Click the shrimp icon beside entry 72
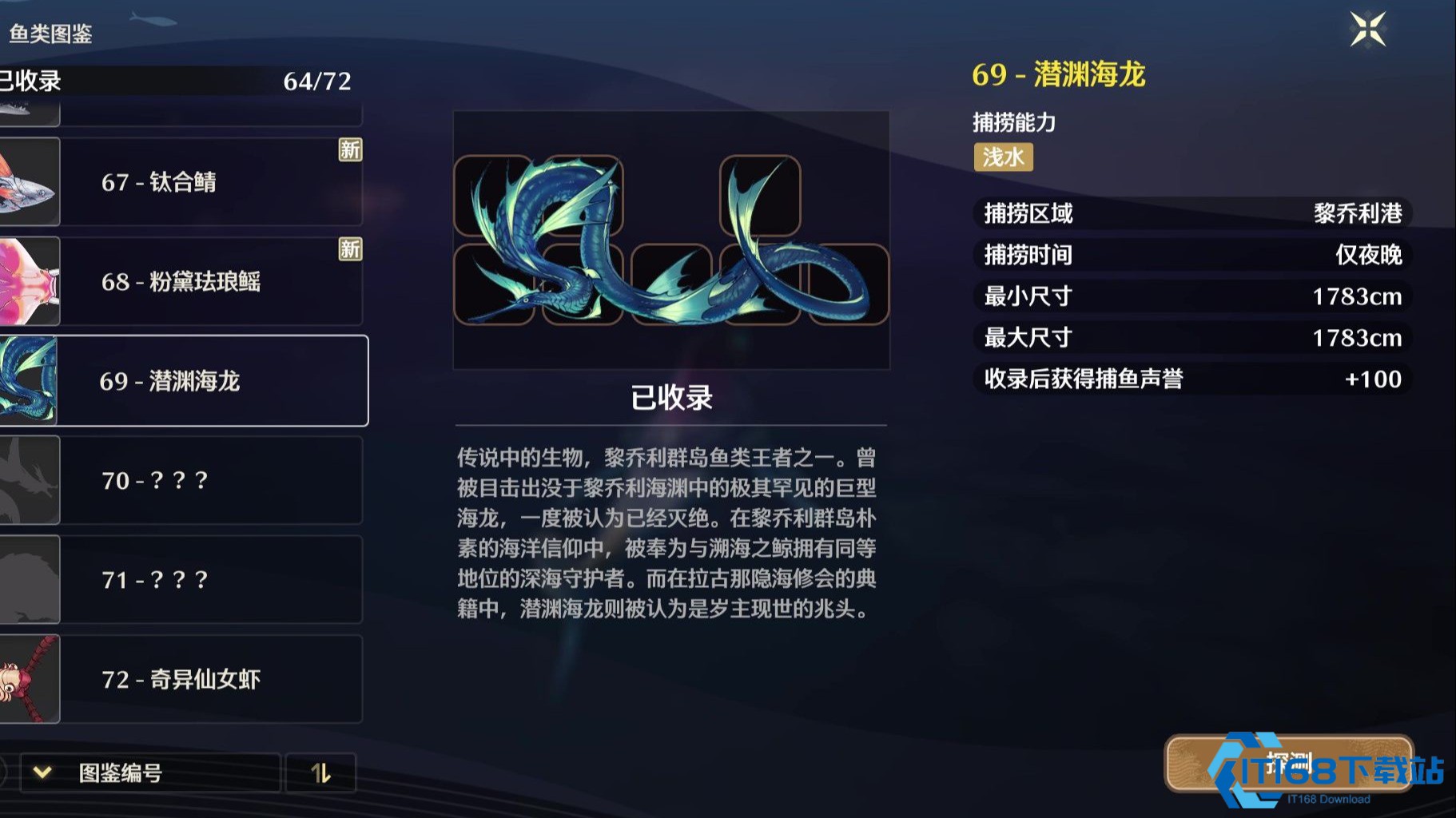1456x818 pixels. [28, 680]
